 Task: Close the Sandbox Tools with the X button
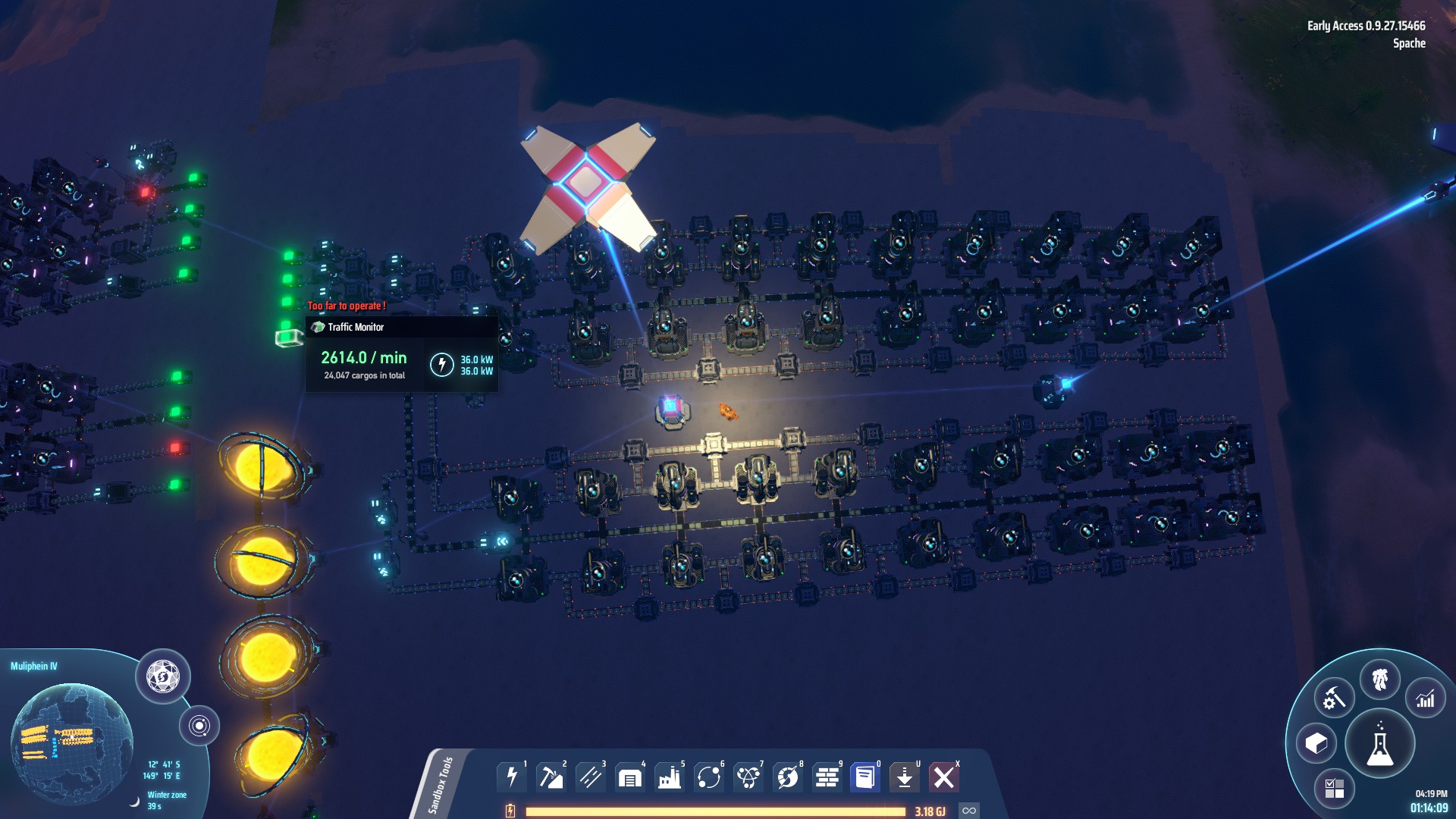point(945,777)
